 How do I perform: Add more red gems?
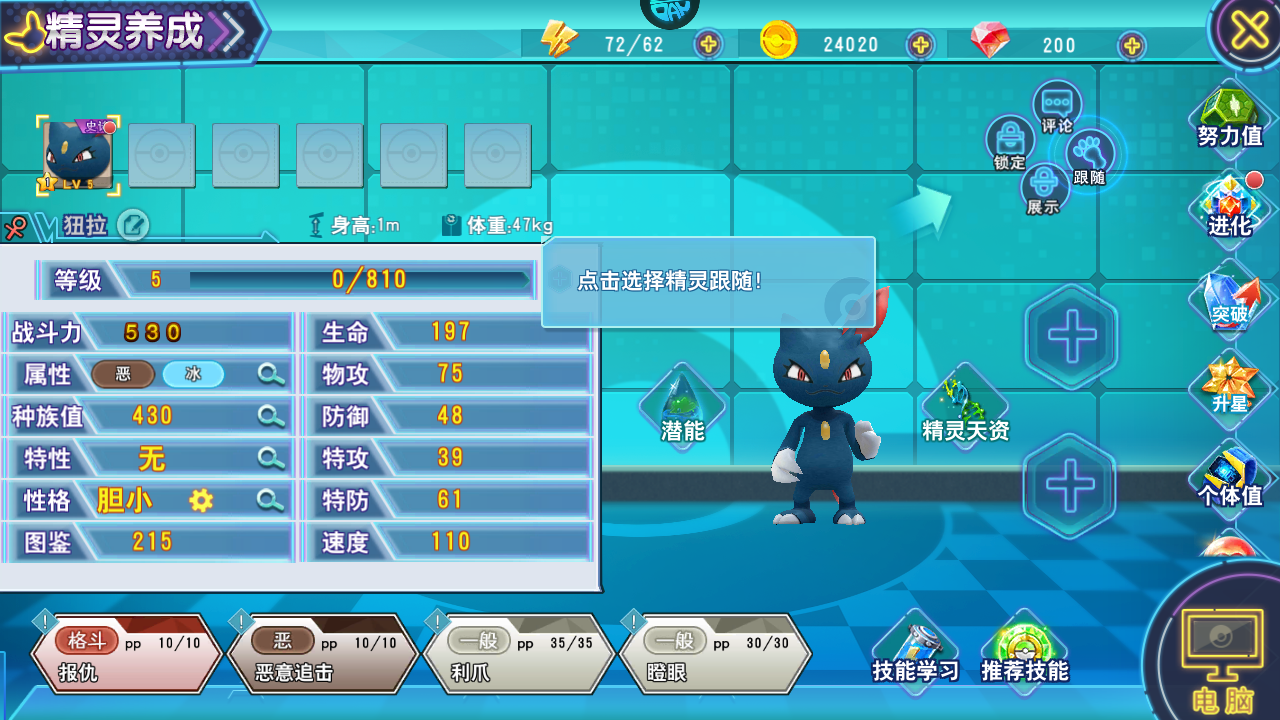tap(1131, 44)
